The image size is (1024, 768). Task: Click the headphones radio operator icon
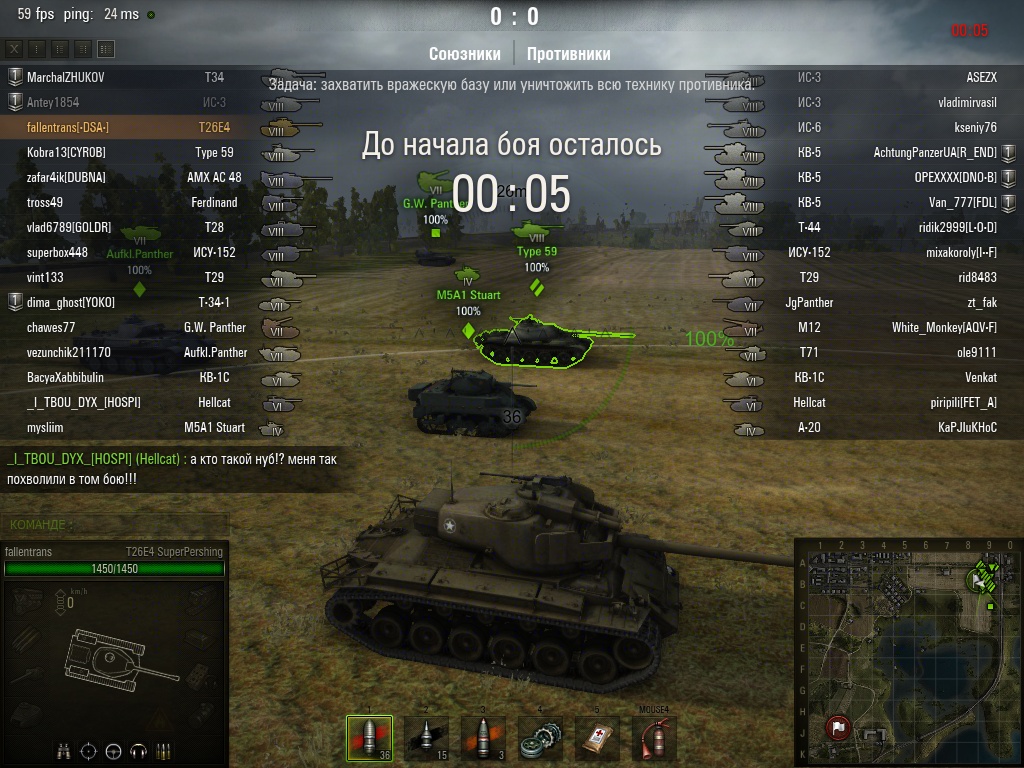[x=138, y=750]
